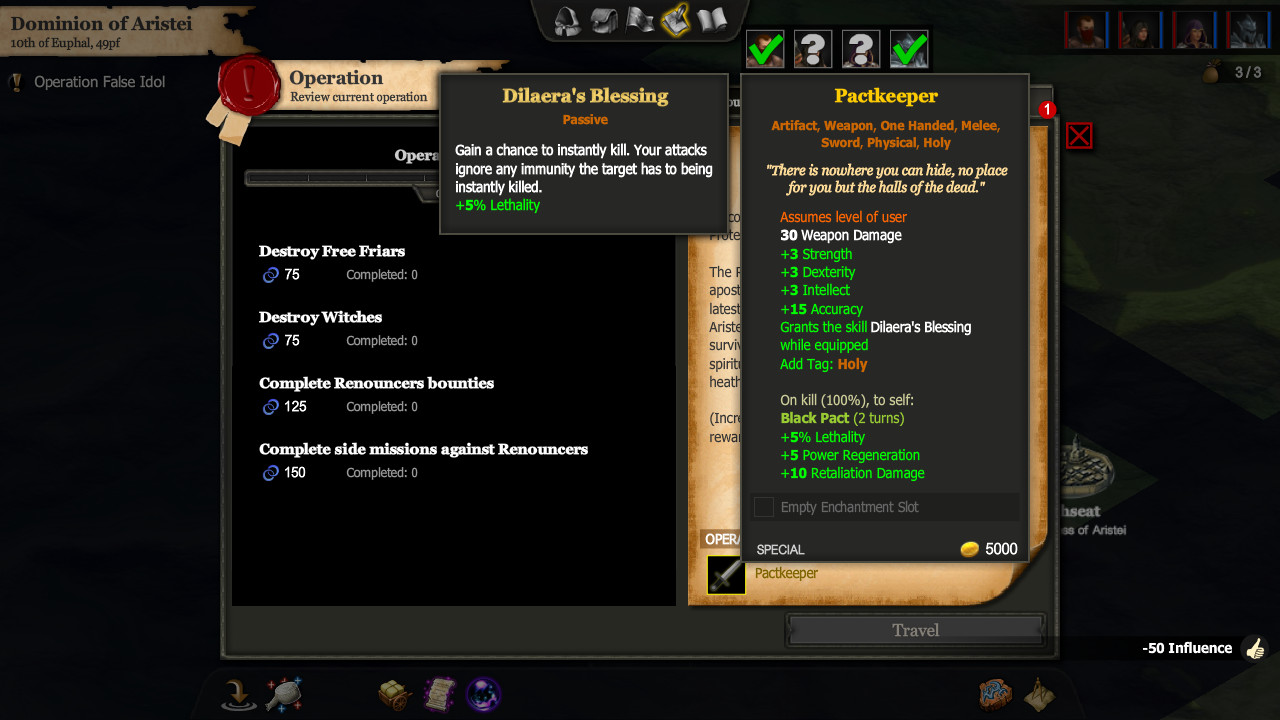Image resolution: width=1280 pixels, height=720 pixels.
Task: Select the banner flag icon in top toolbar
Action: (639, 20)
